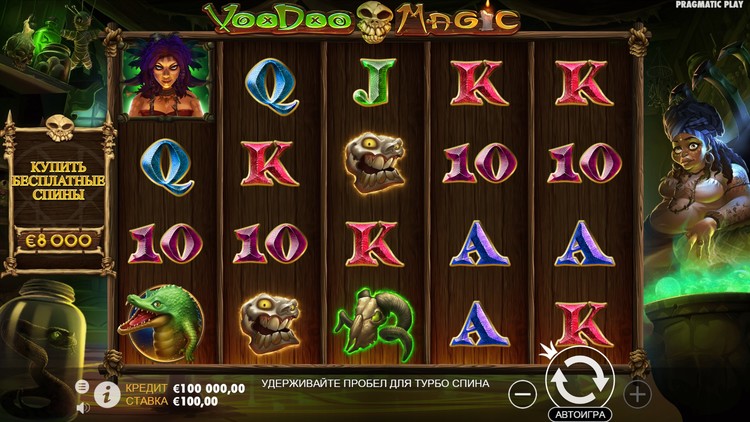Buy free spins for €8 000
Screen dimensions: 750x422
point(60,240)
